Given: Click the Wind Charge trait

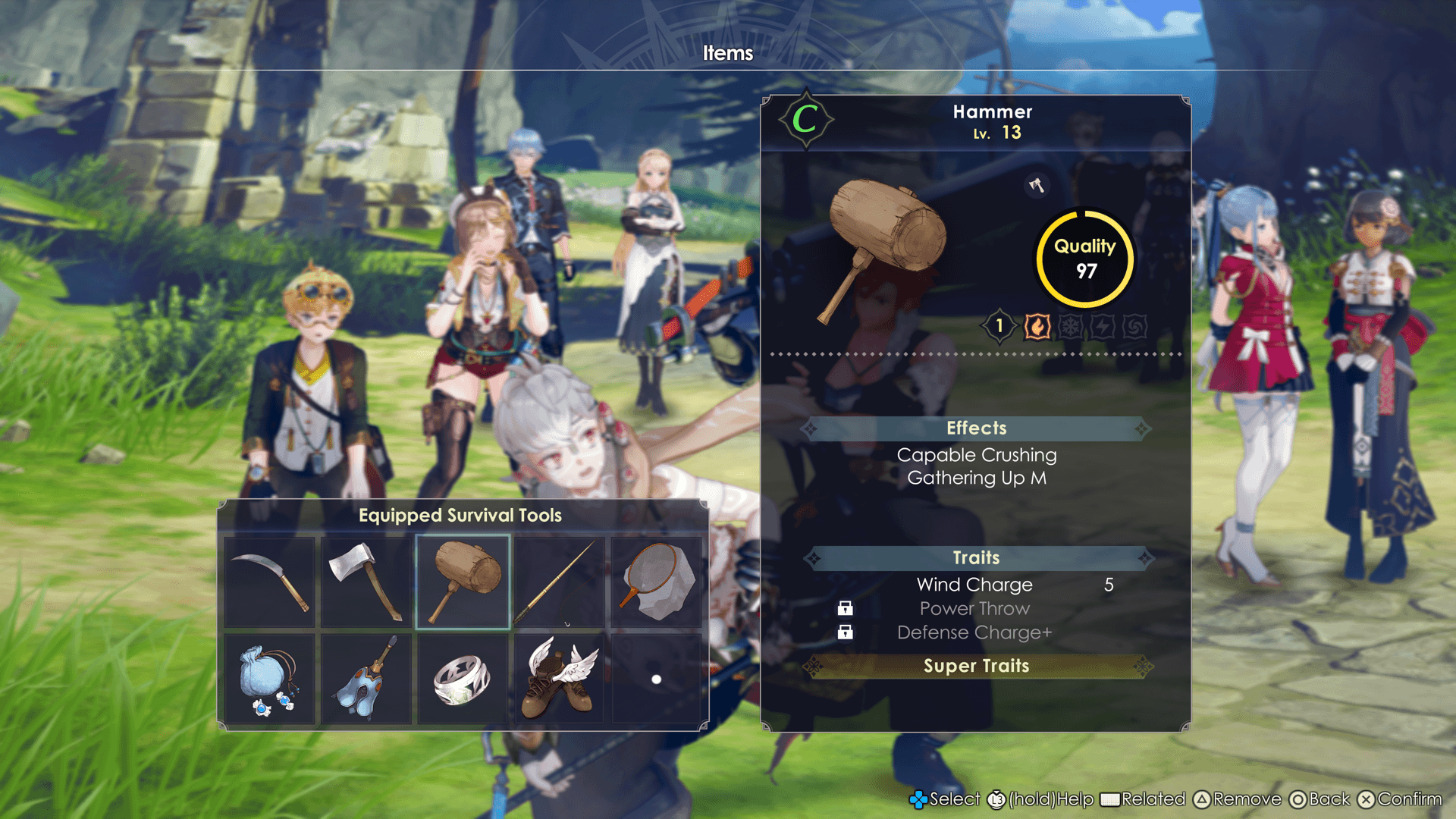Looking at the screenshot, I should 974,585.
